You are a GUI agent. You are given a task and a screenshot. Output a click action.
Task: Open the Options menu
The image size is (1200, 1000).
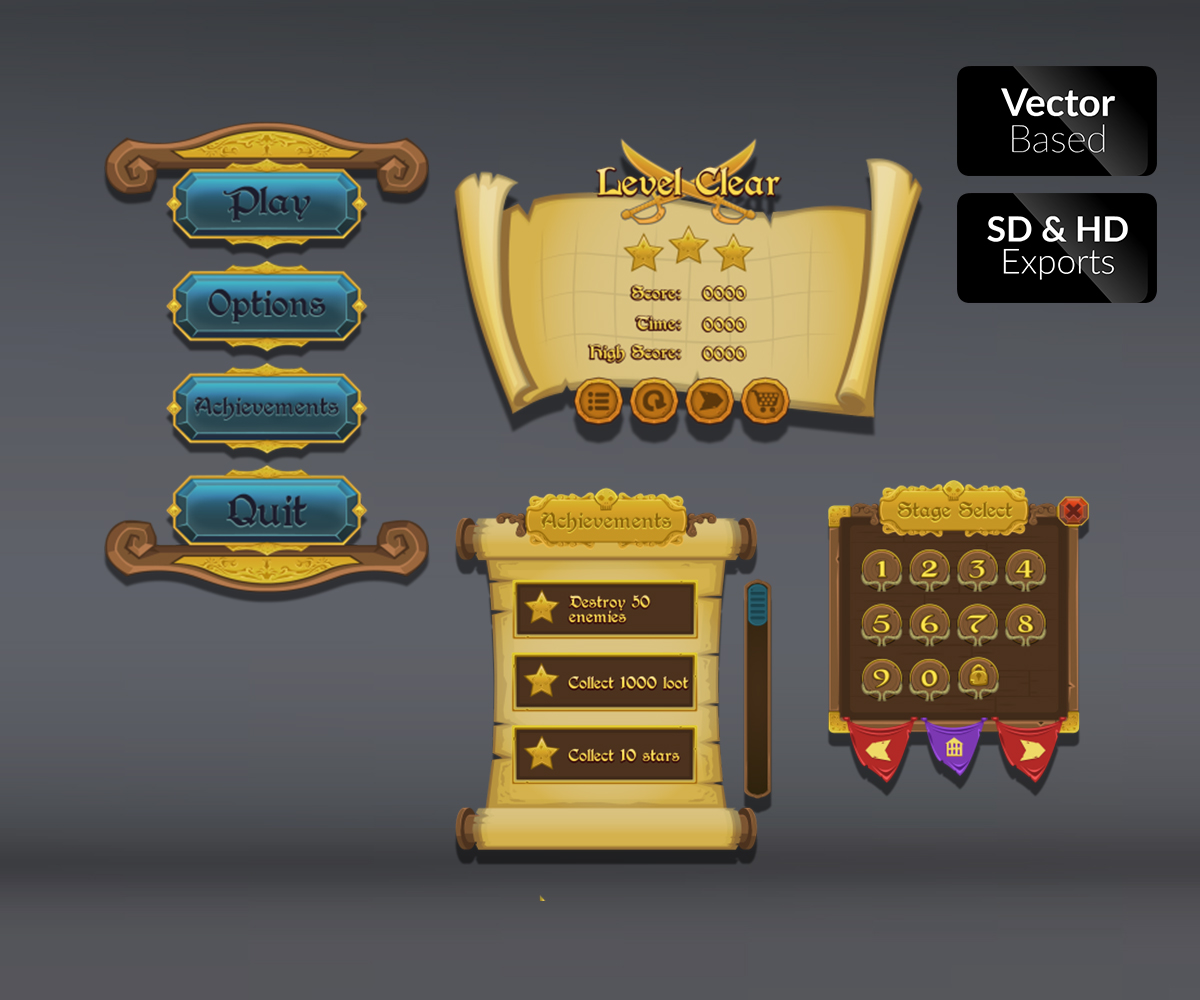click(266, 305)
